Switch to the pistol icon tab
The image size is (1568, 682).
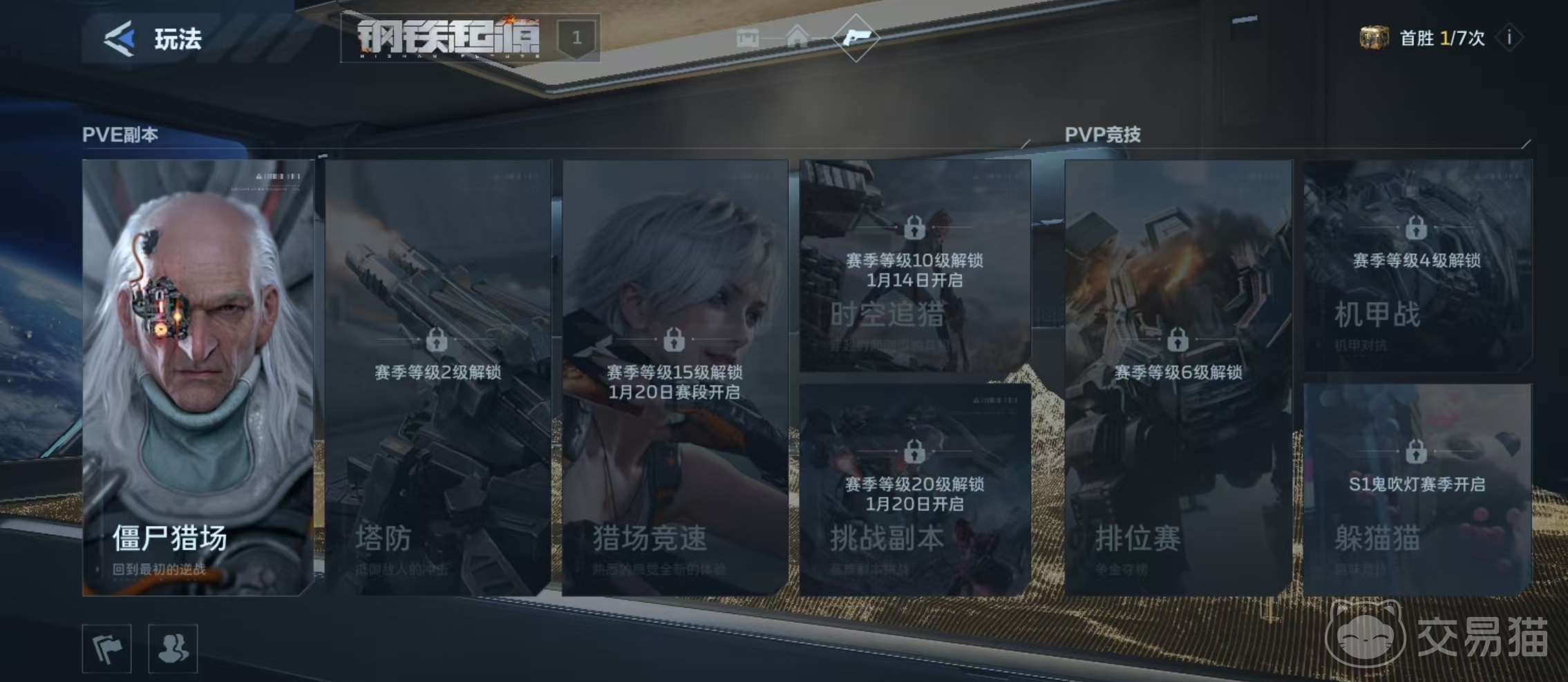click(x=856, y=37)
